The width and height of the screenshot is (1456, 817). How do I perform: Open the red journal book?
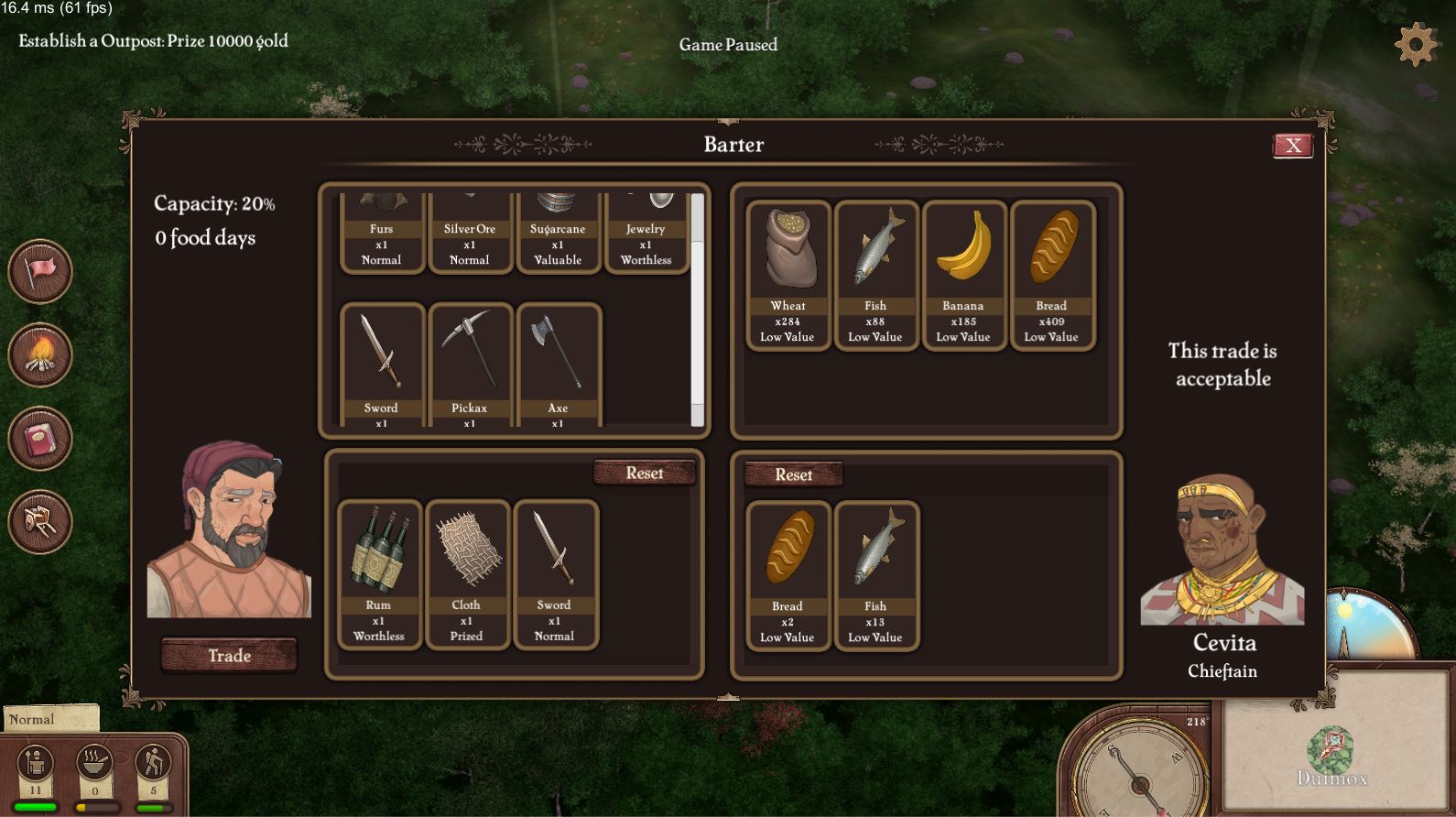coord(40,439)
